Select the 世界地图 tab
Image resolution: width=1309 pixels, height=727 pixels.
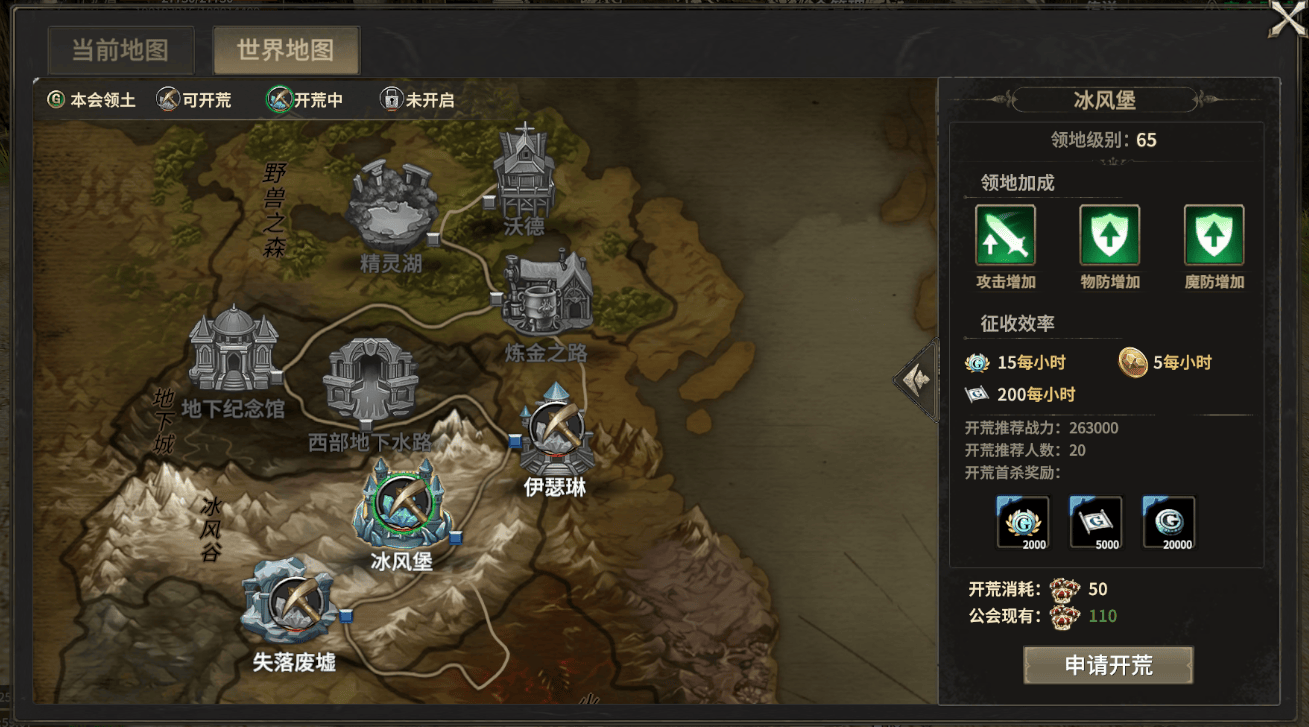tap(285, 50)
